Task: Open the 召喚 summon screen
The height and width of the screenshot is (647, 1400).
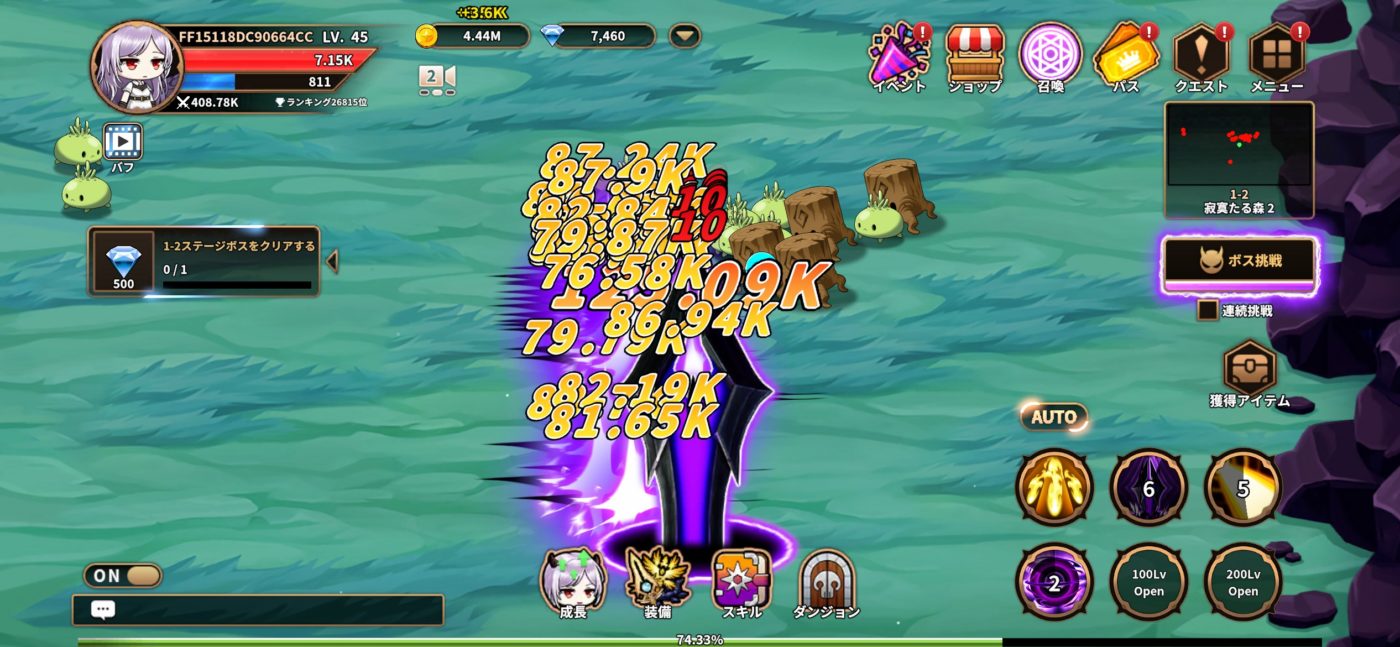Action: (x=1050, y=56)
